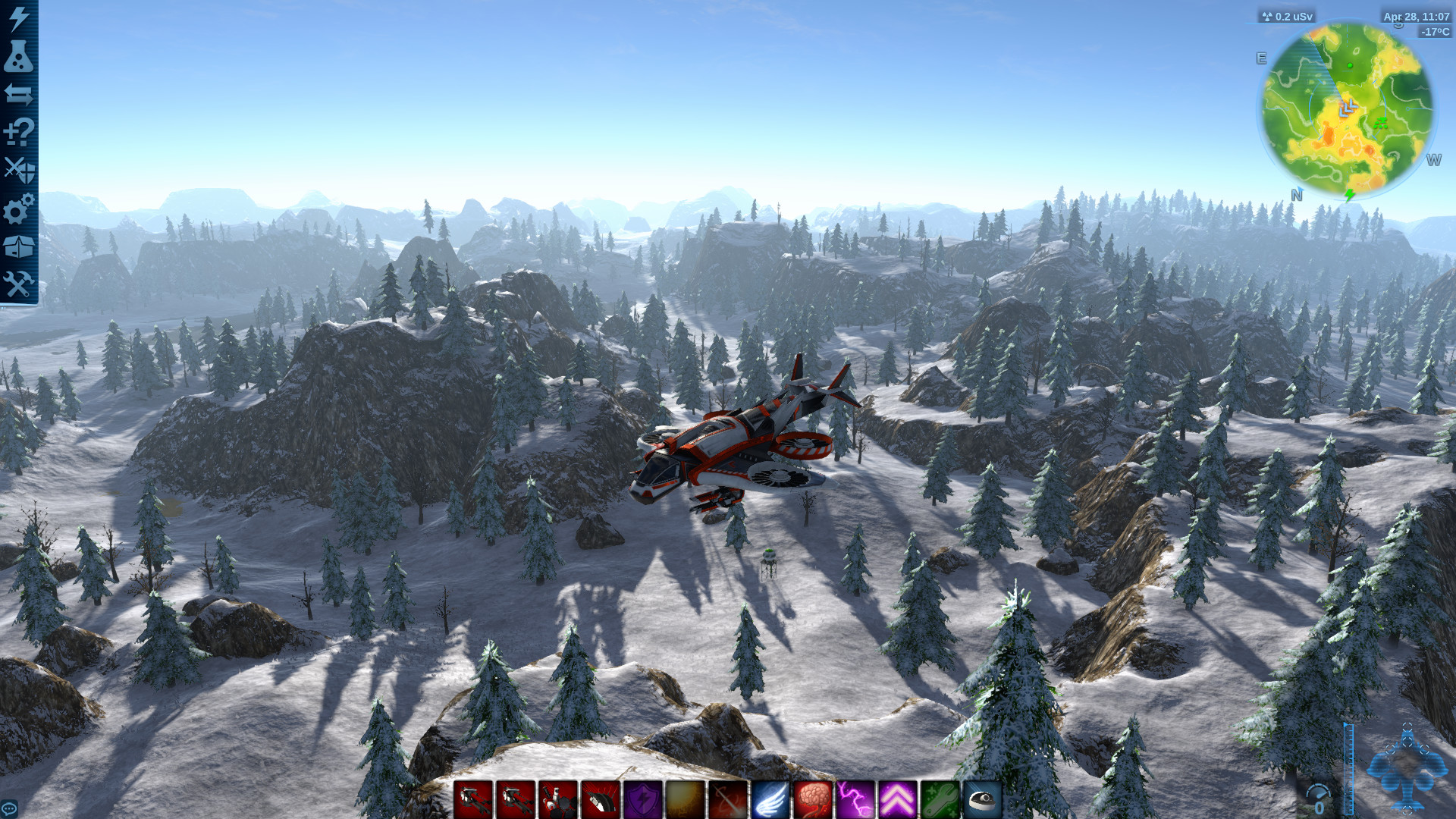Select the energy lightning icon in sidebar
Screen dimensions: 1456x819
19,20
